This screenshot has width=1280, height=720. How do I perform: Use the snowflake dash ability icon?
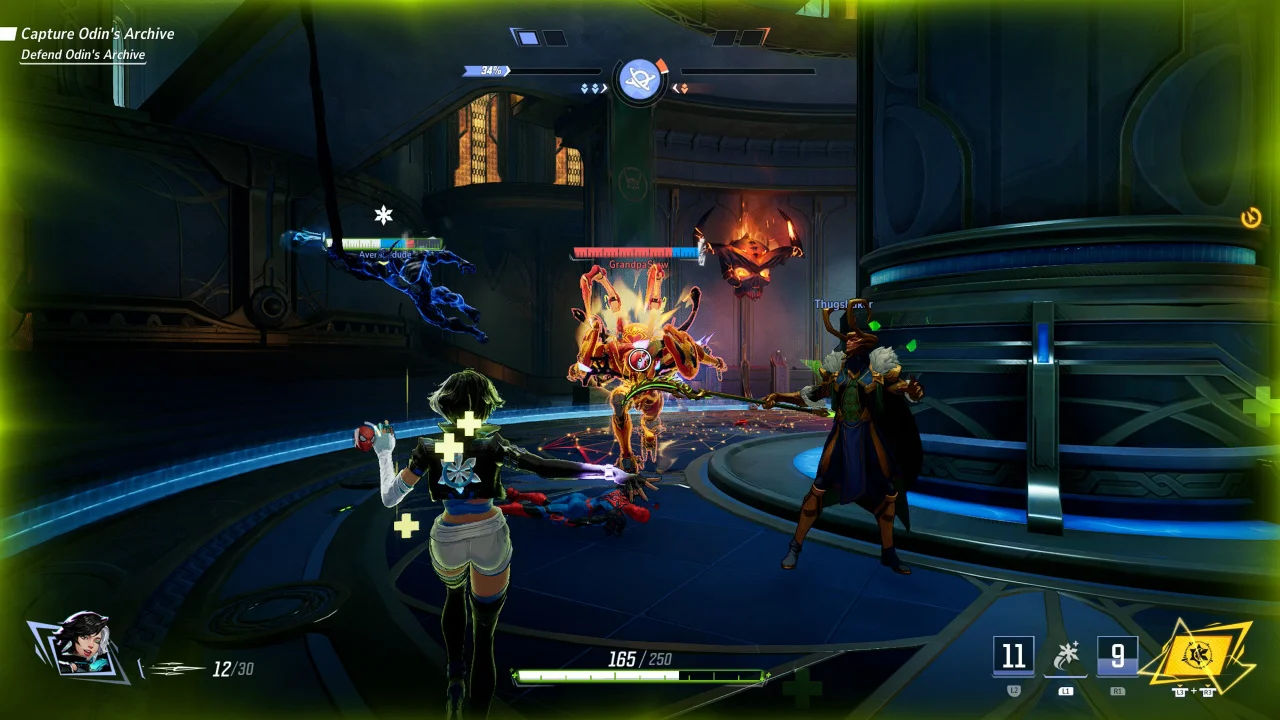[x=1065, y=656]
